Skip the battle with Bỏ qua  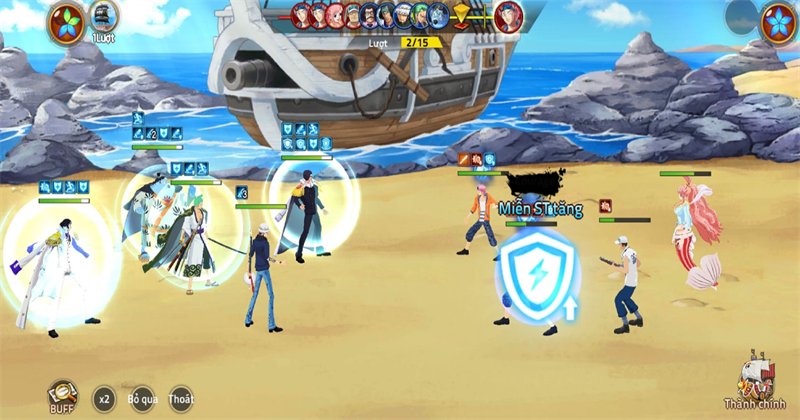(143, 397)
